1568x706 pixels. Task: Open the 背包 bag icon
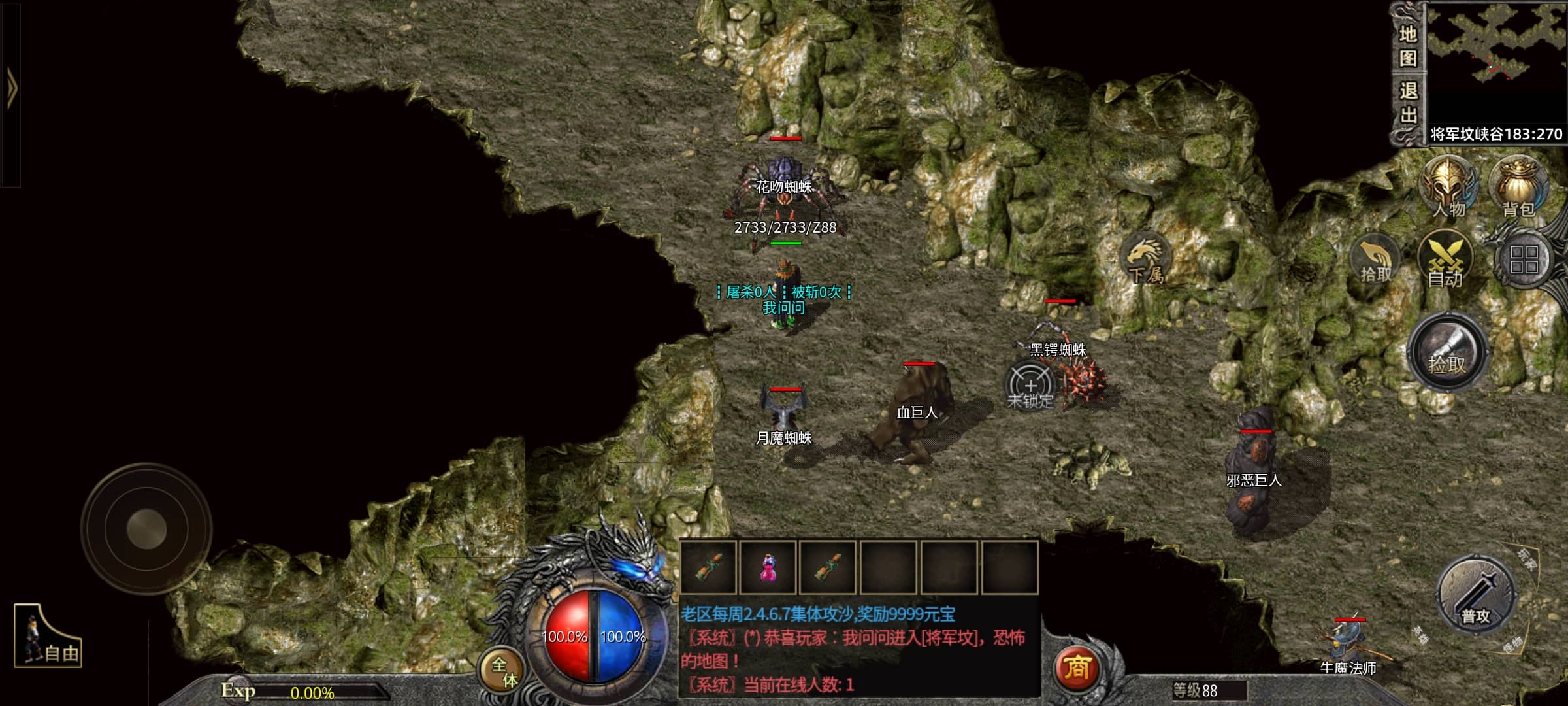1518,188
